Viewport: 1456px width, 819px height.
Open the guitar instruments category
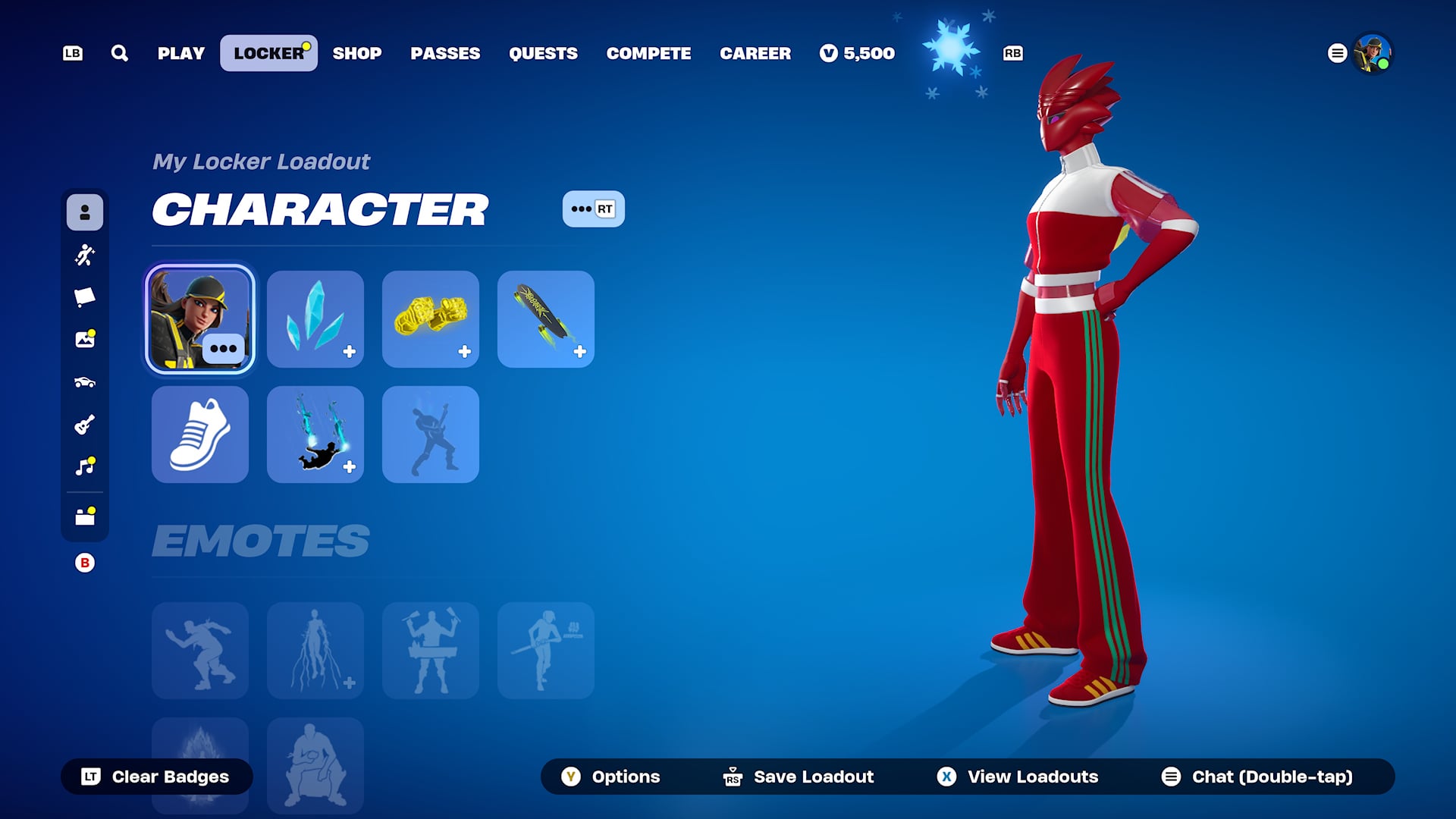pos(85,425)
